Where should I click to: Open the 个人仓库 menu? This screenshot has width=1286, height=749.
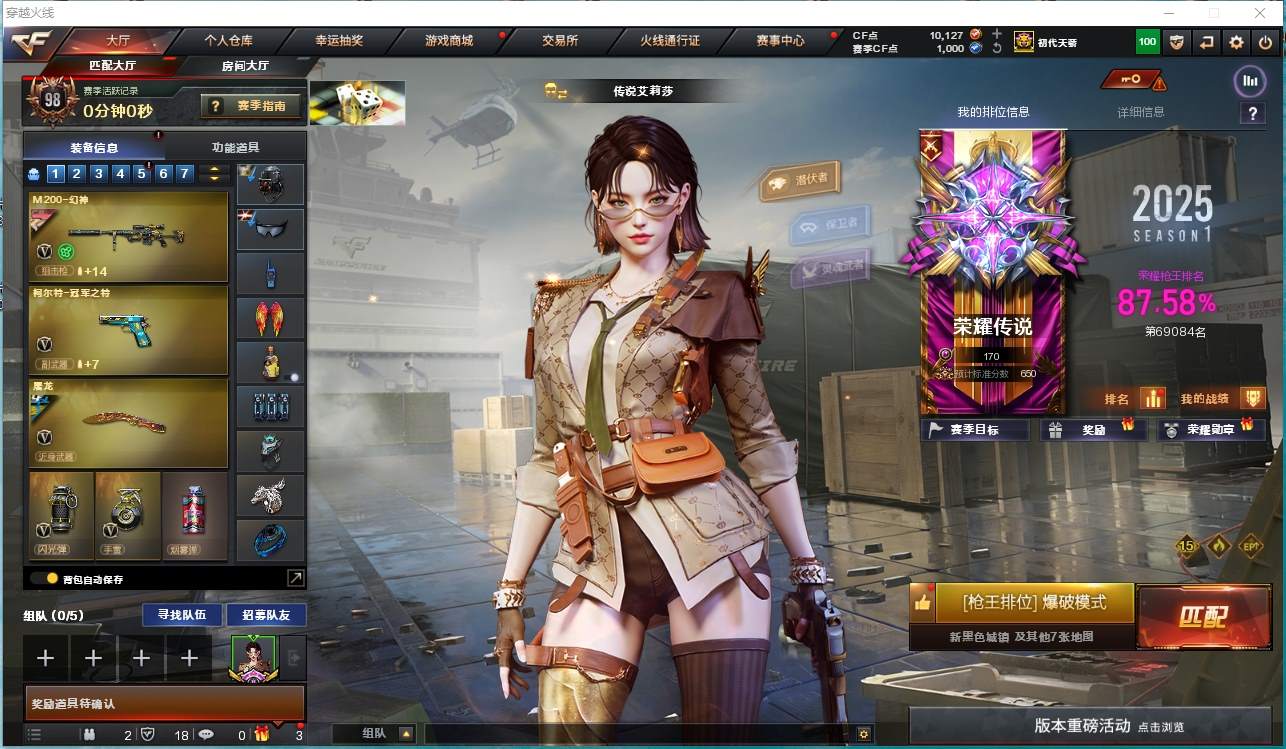[x=228, y=41]
